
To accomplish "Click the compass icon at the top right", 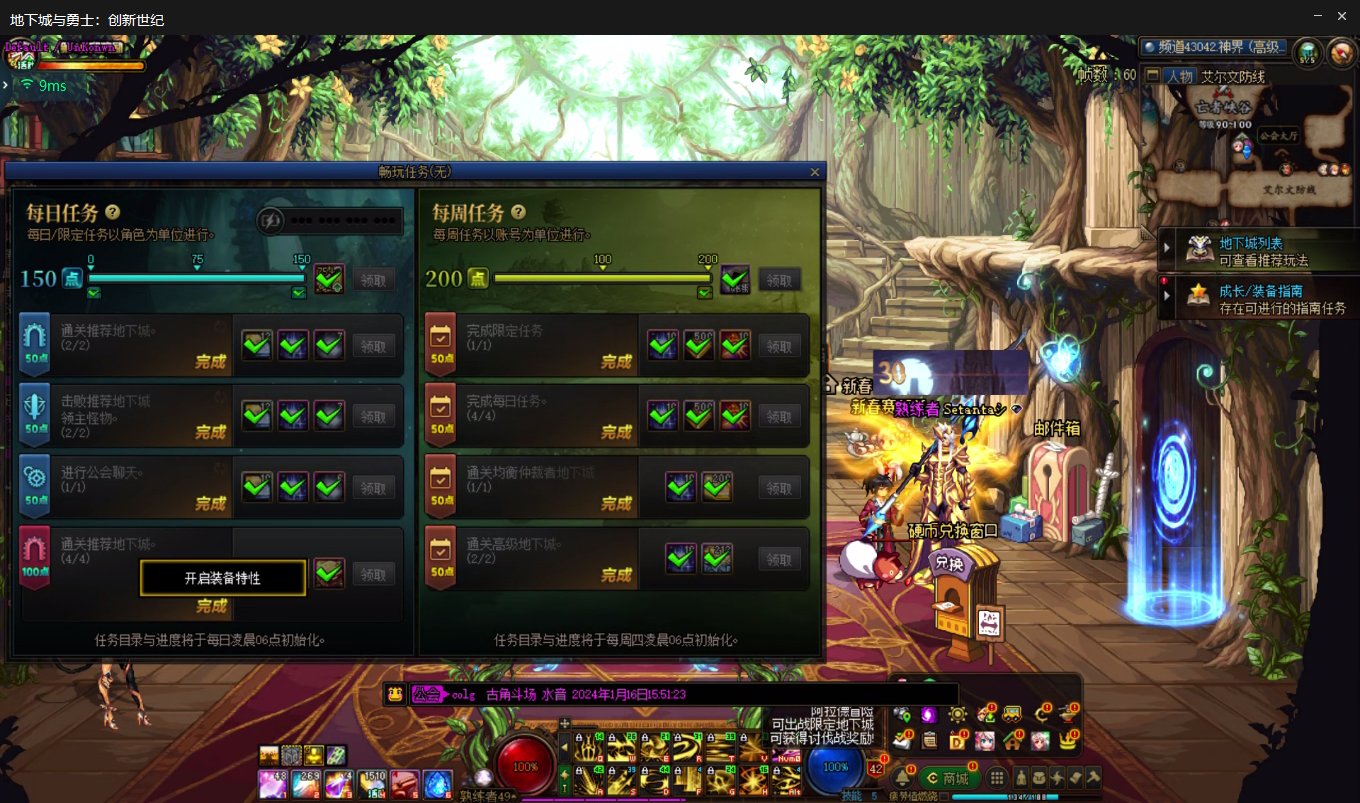I will coord(1340,51).
